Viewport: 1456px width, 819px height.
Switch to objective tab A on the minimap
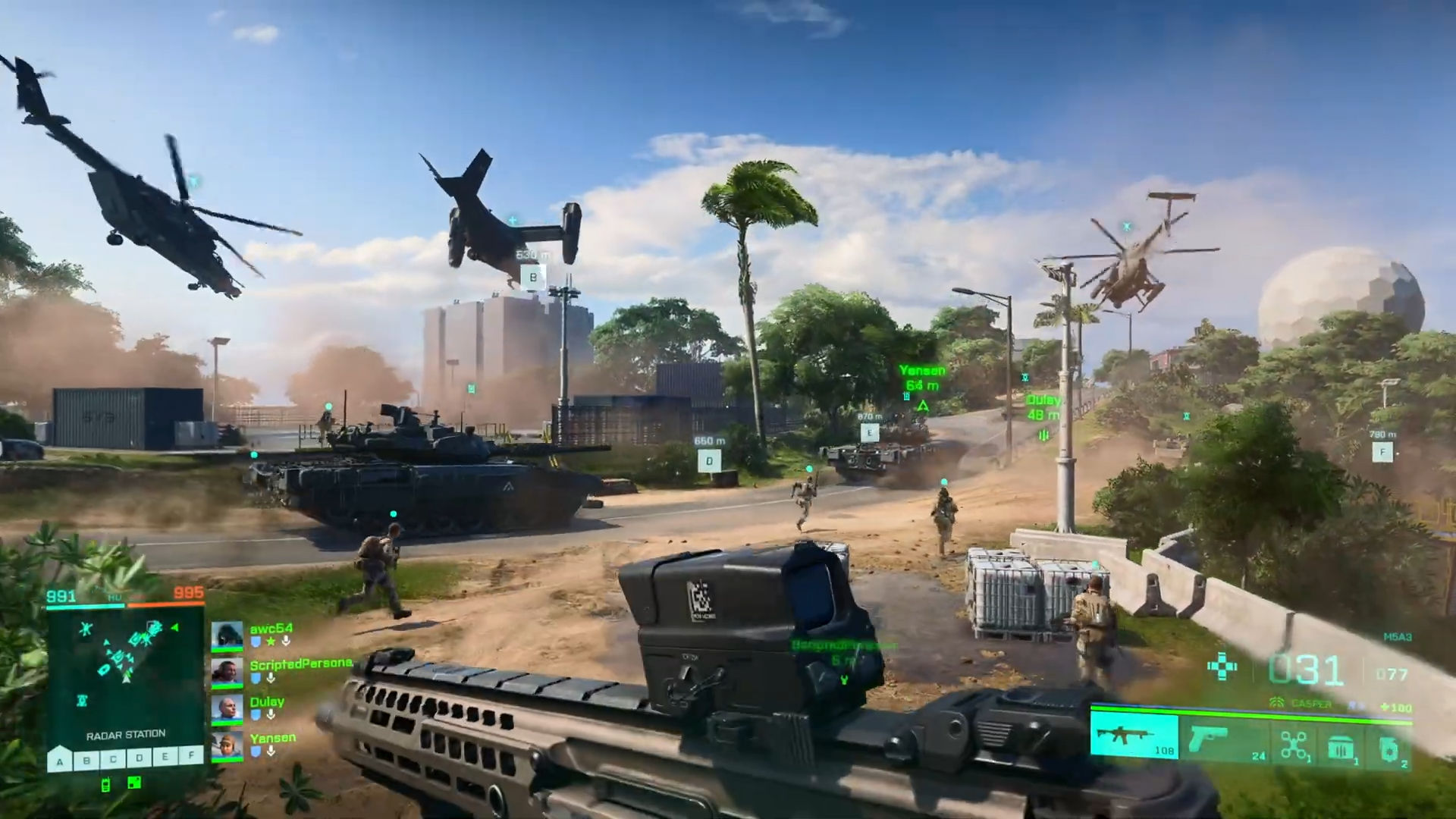59,762
